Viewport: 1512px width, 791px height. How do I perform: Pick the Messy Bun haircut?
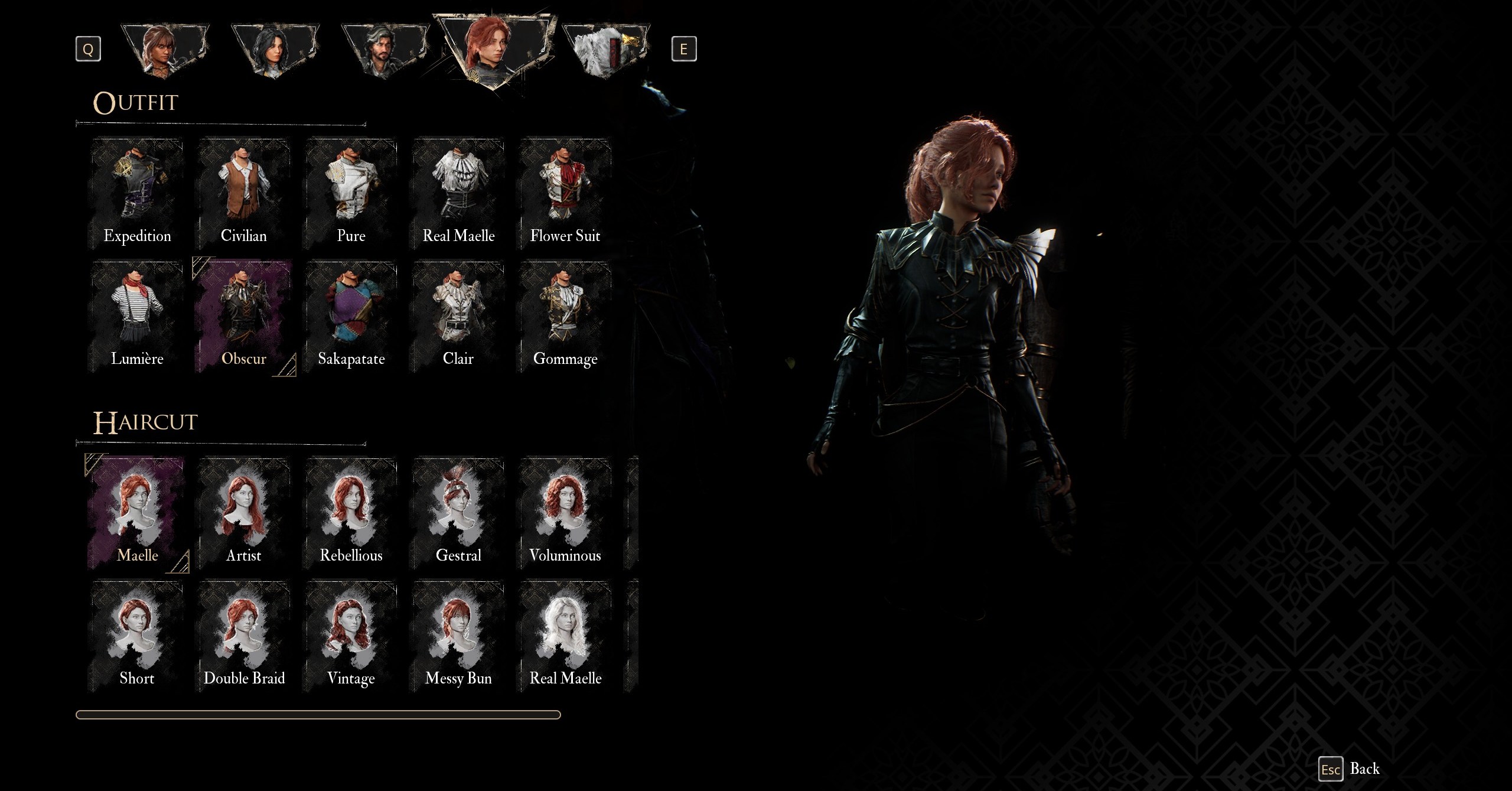(458, 636)
